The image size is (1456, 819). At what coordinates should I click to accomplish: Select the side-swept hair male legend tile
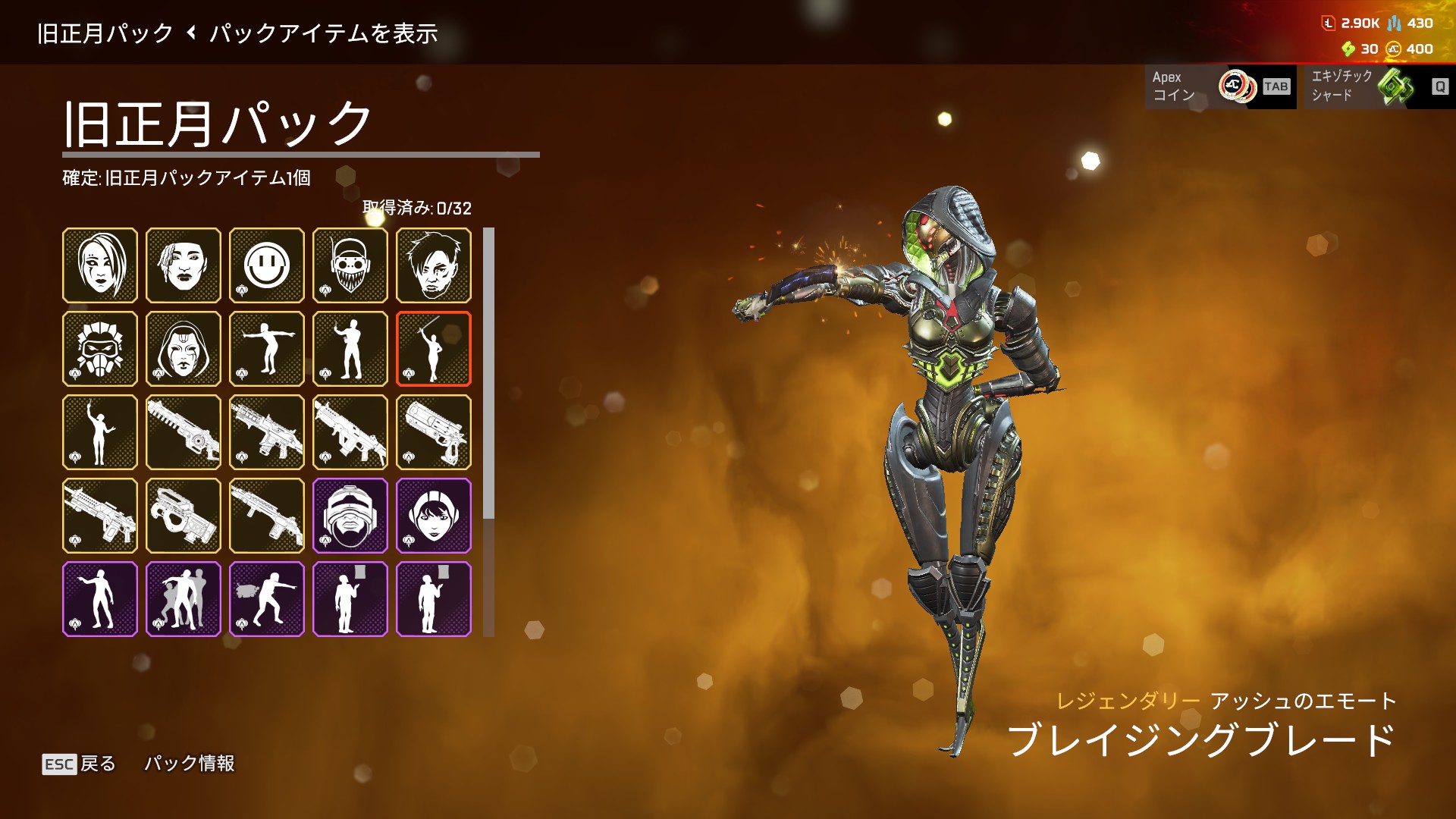(x=434, y=265)
